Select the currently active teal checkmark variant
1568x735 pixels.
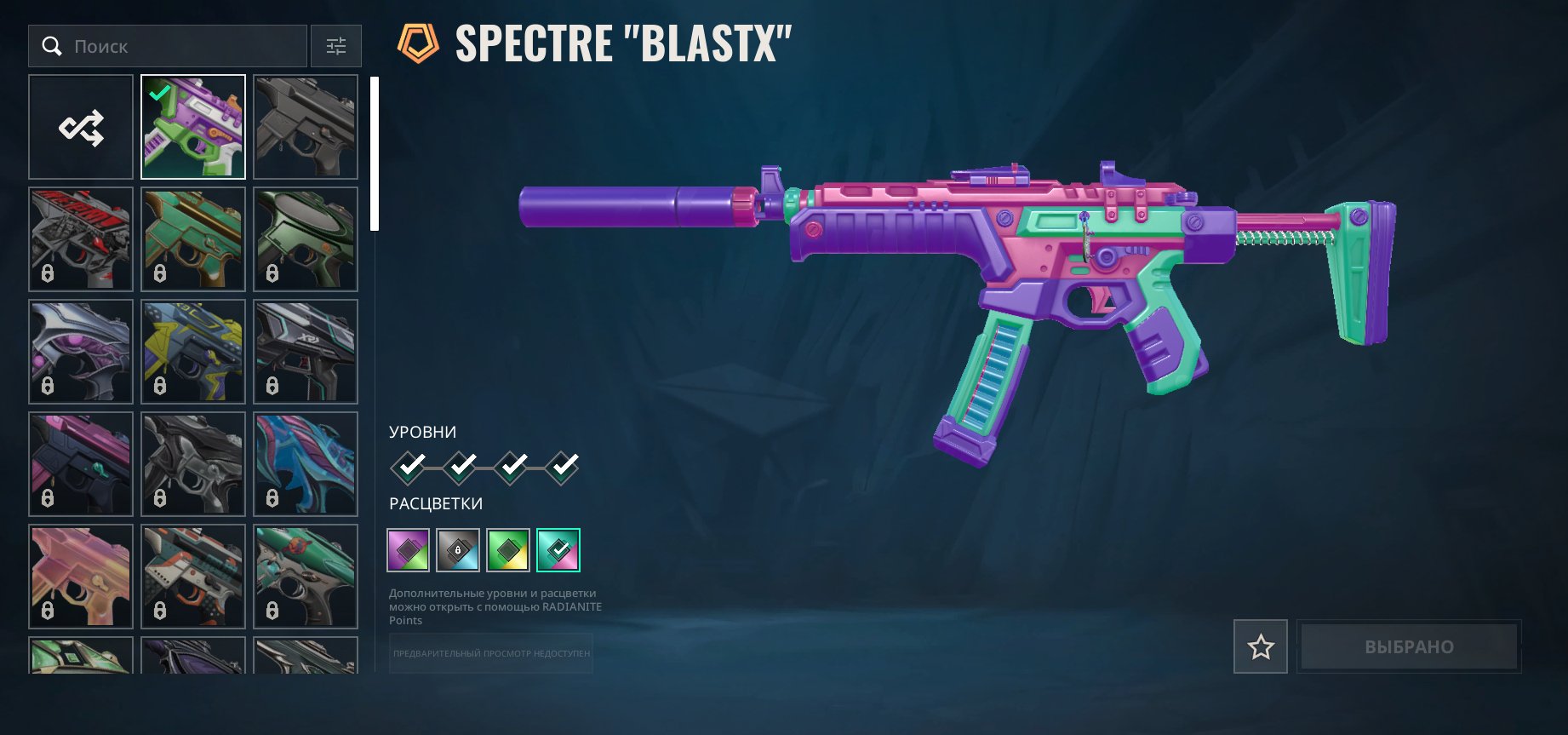pyautogui.click(x=558, y=549)
